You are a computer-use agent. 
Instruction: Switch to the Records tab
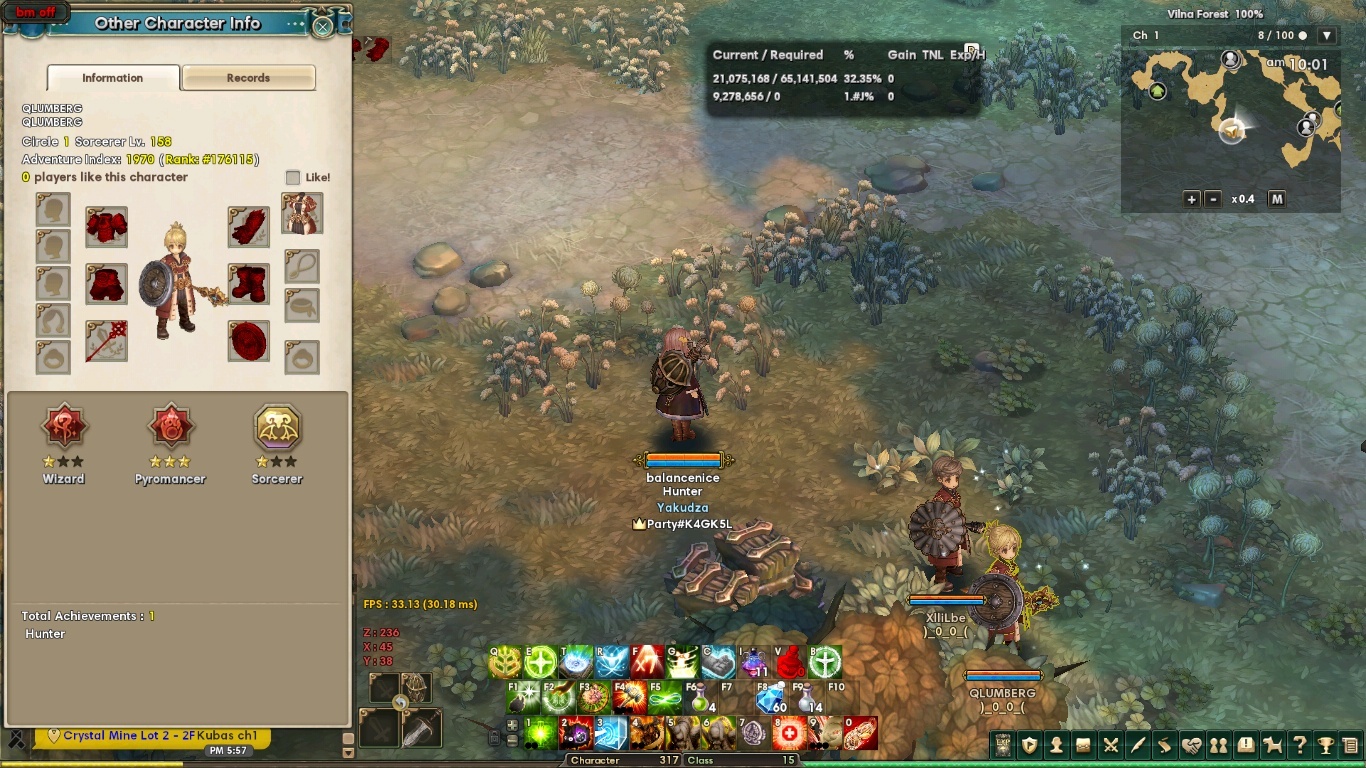tap(248, 78)
